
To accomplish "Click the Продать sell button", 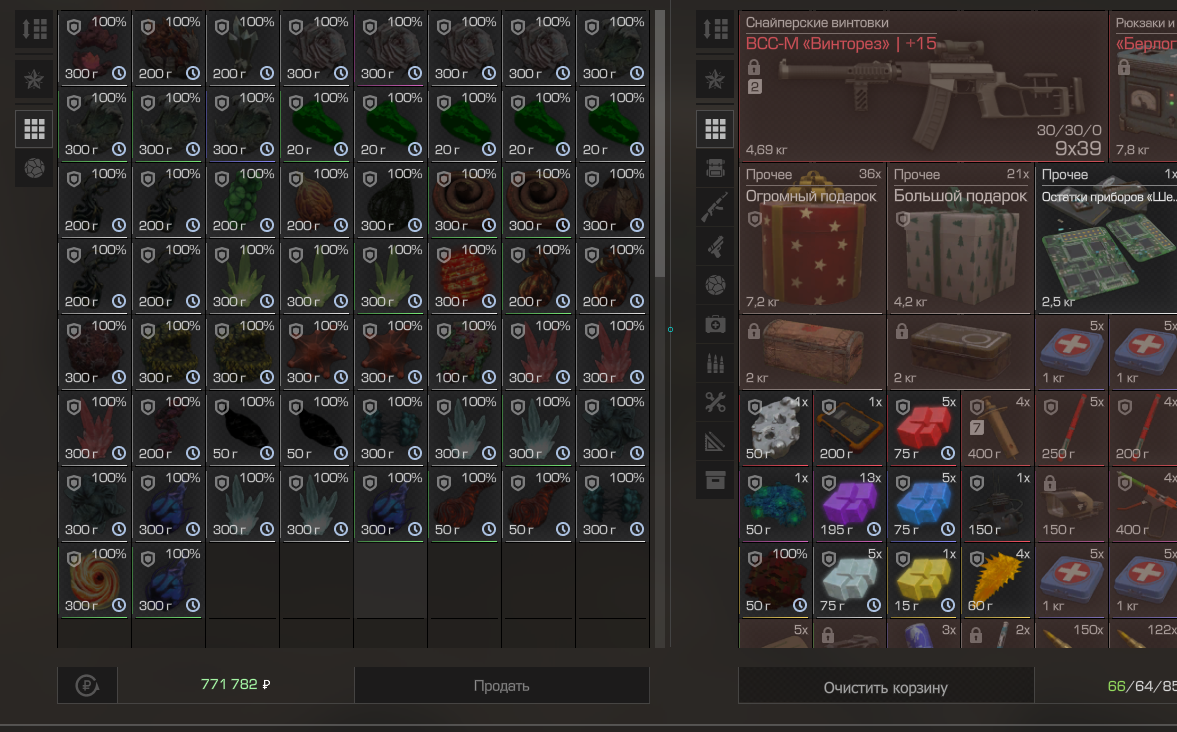I will pos(501,686).
